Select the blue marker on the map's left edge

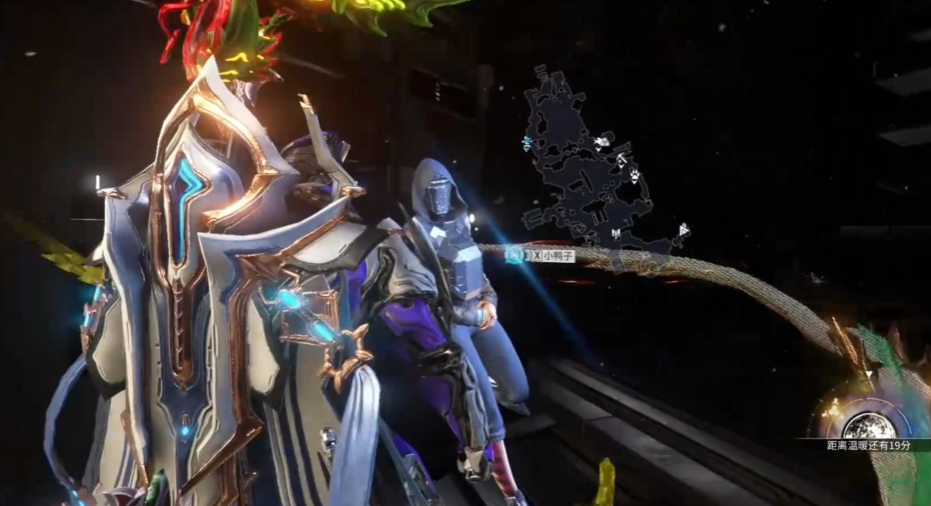(527, 144)
